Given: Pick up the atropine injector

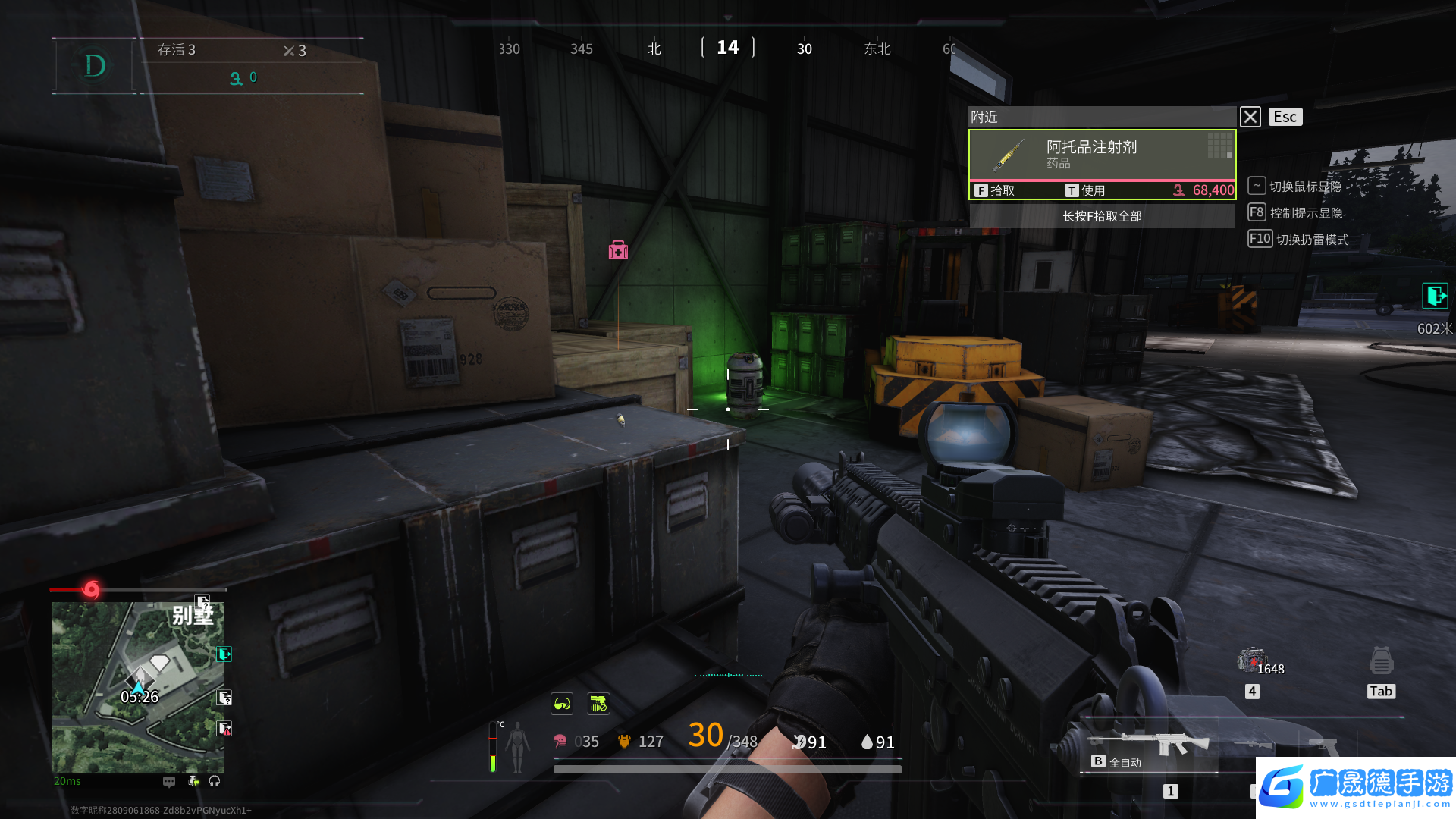Looking at the screenshot, I should click(x=995, y=190).
